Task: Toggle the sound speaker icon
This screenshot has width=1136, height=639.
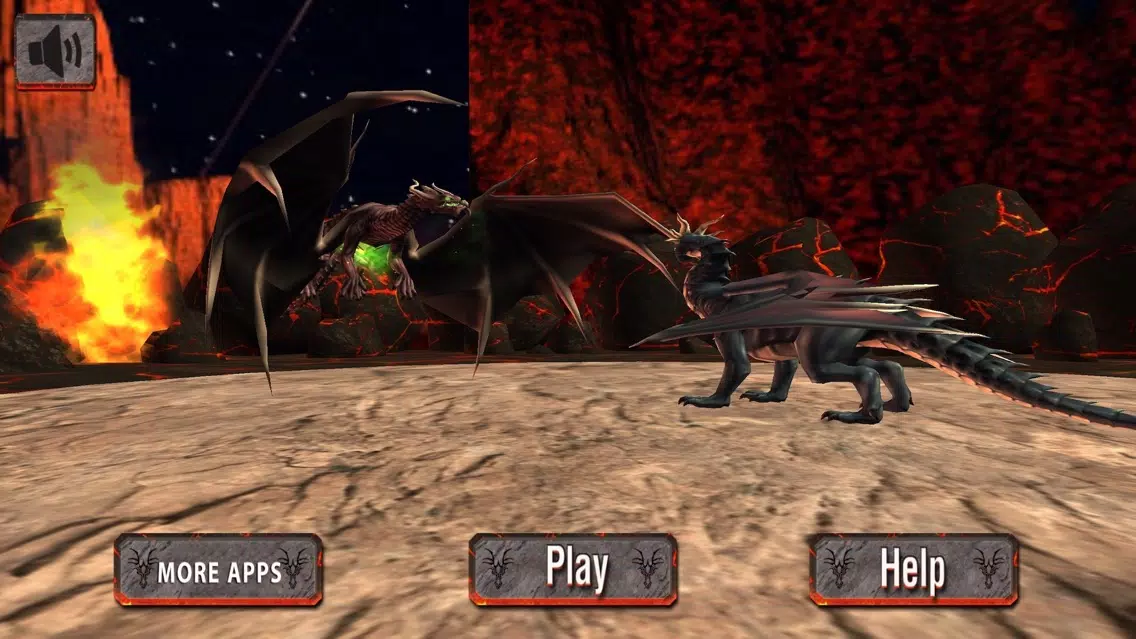Action: [55, 51]
